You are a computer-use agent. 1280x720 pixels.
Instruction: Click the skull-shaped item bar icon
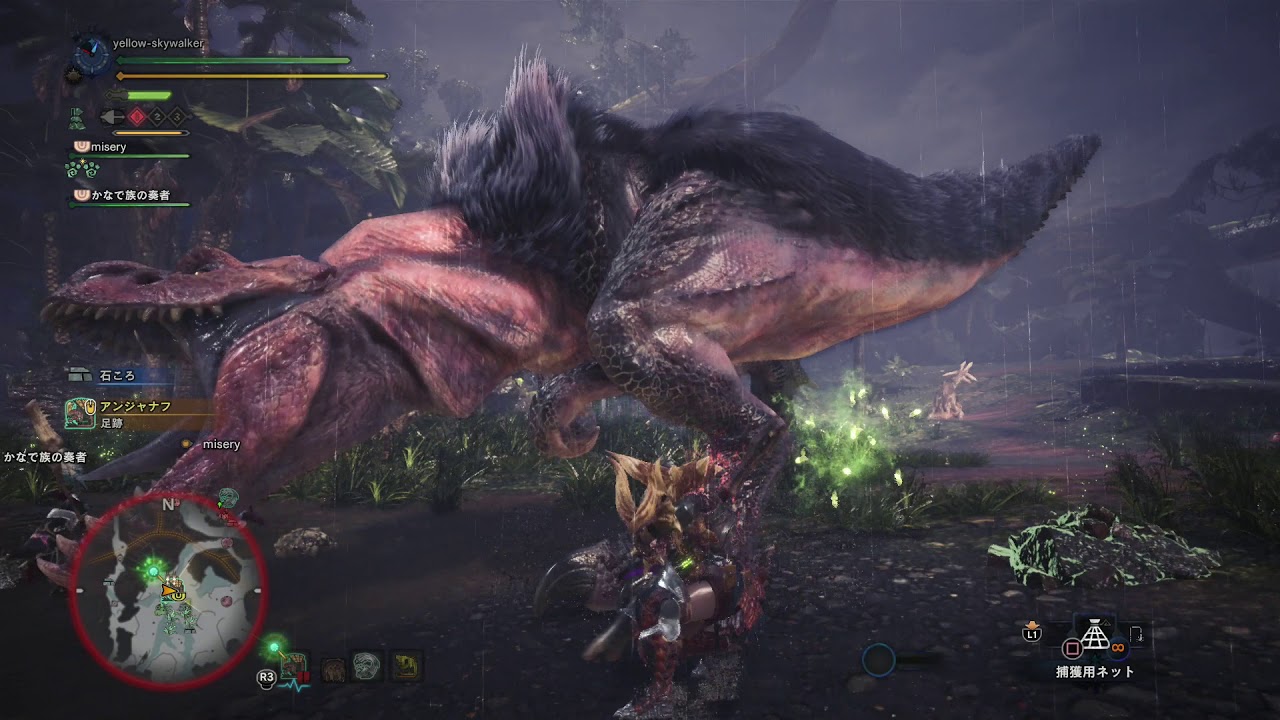[x=366, y=668]
